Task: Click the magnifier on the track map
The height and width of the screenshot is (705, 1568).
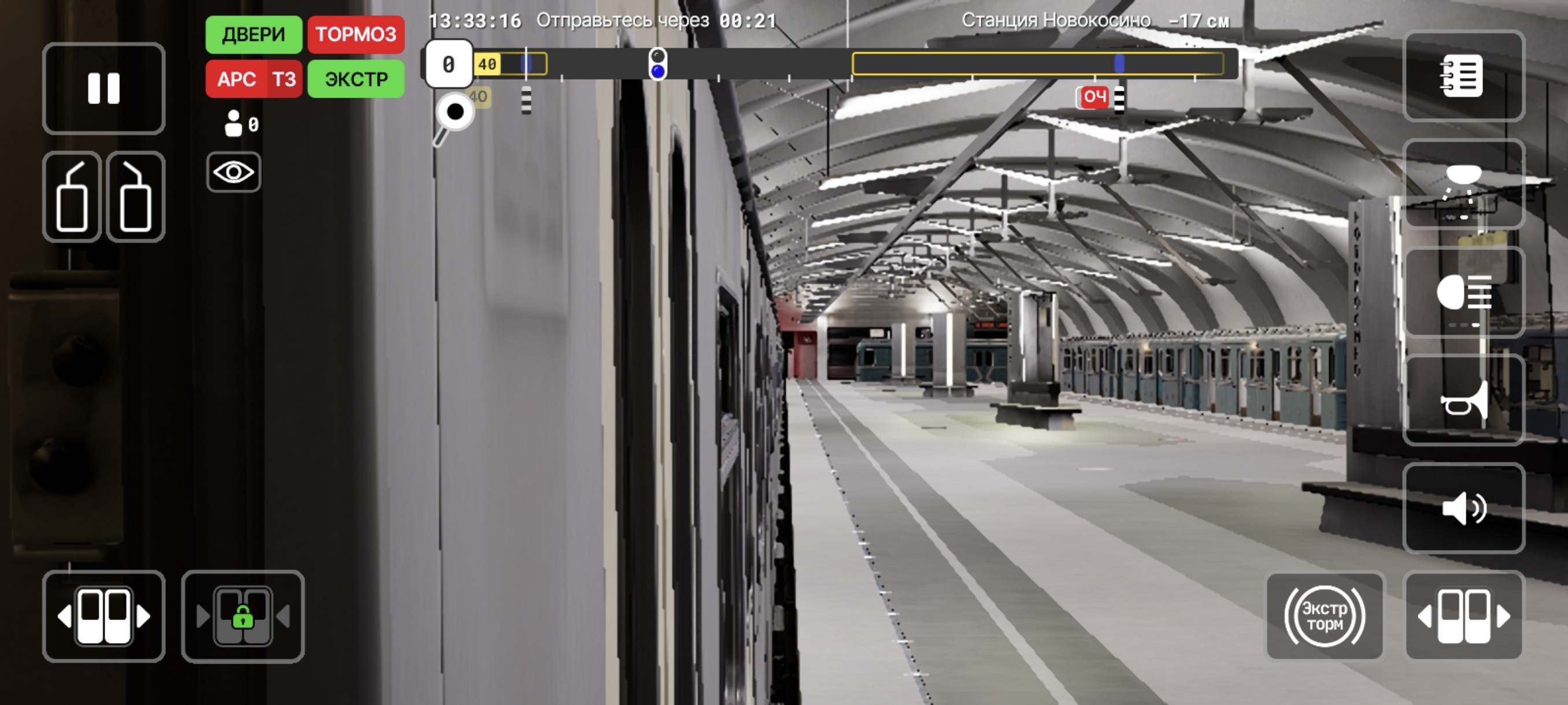Action: click(x=453, y=114)
